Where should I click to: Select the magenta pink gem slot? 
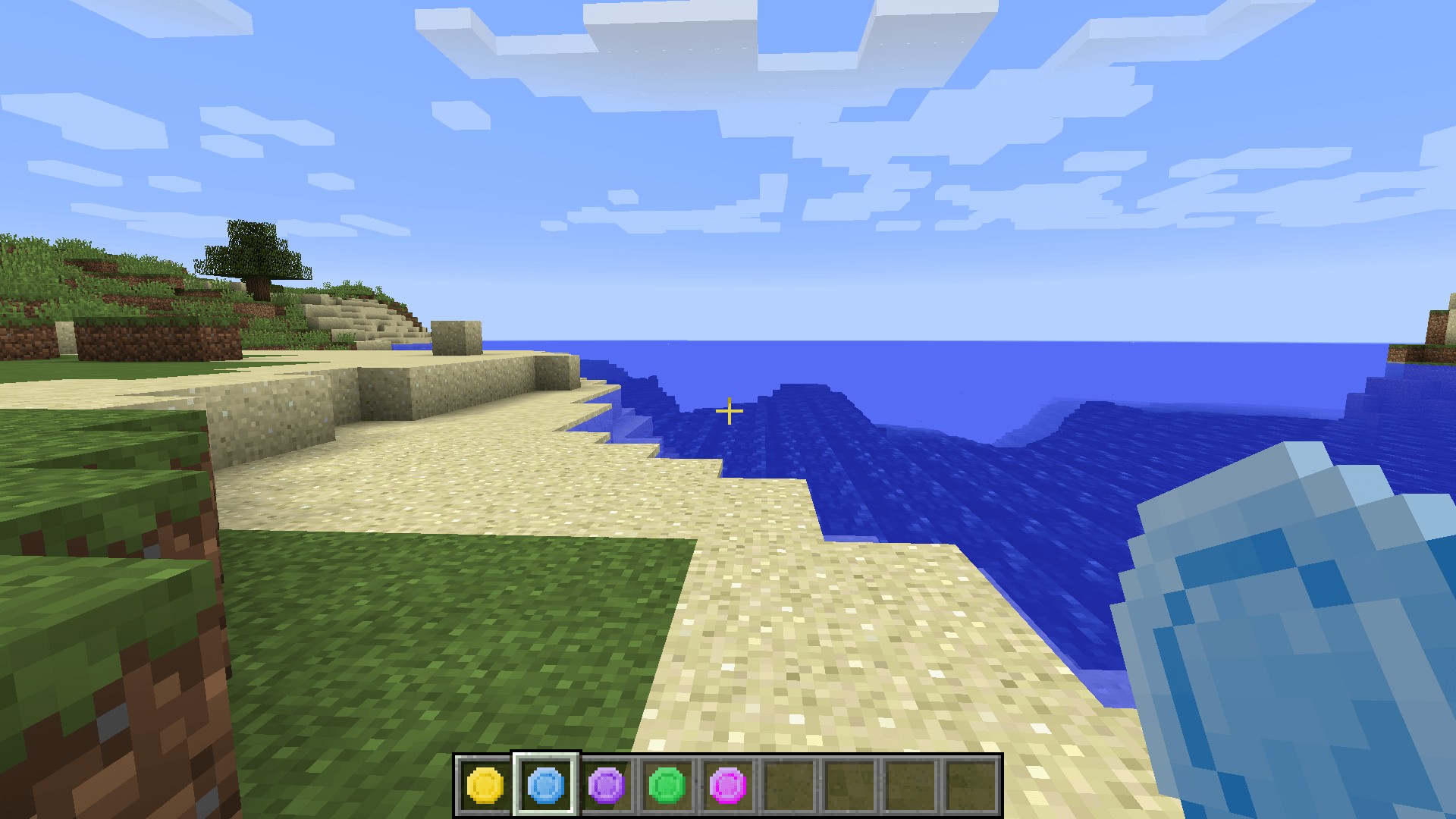[x=728, y=785]
